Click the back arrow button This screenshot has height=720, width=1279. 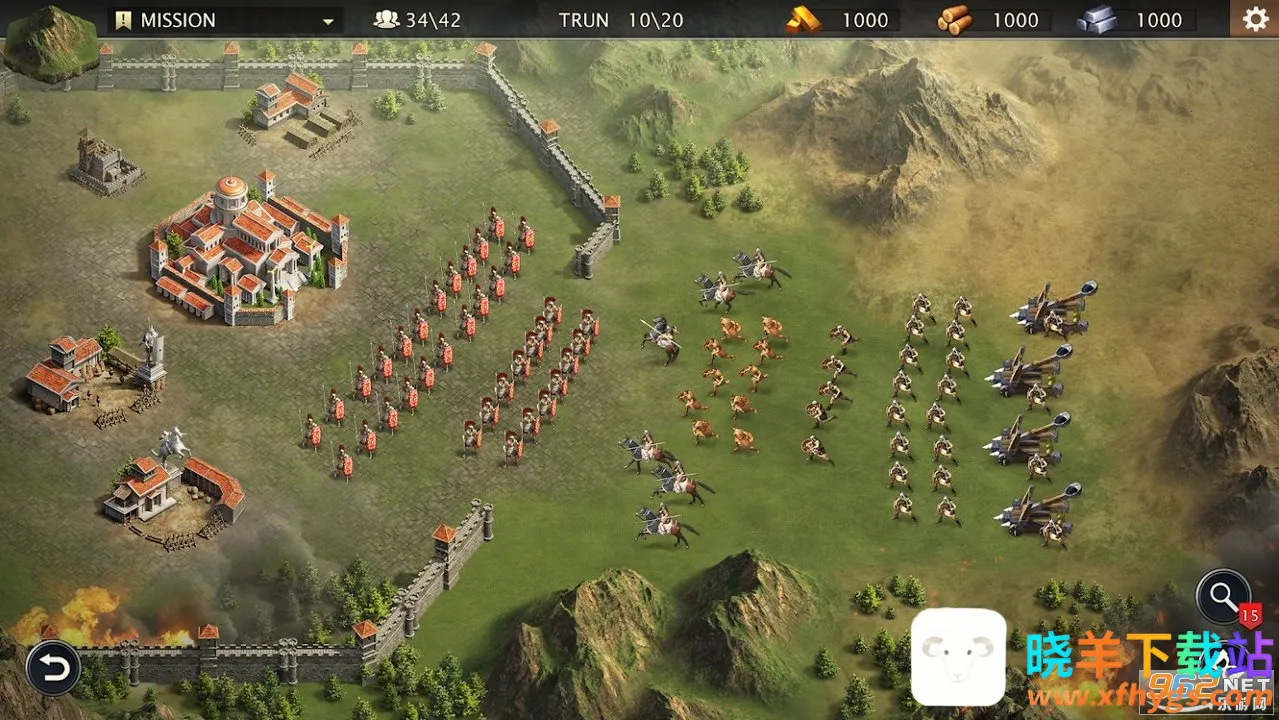click(52, 667)
